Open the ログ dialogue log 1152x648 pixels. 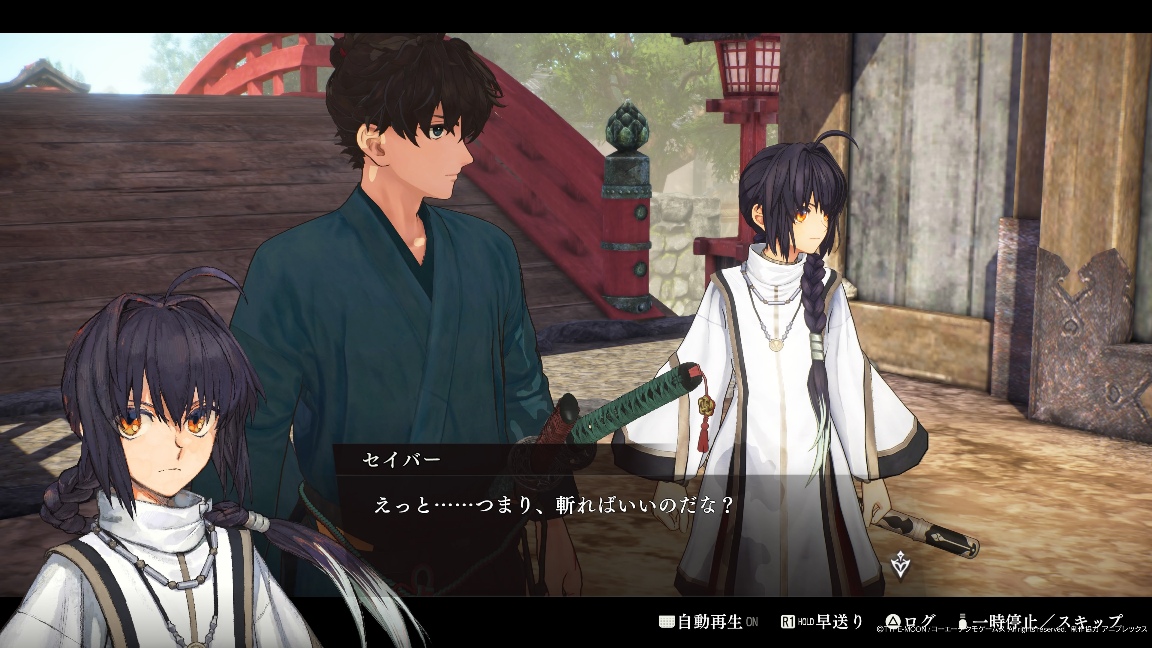click(914, 622)
